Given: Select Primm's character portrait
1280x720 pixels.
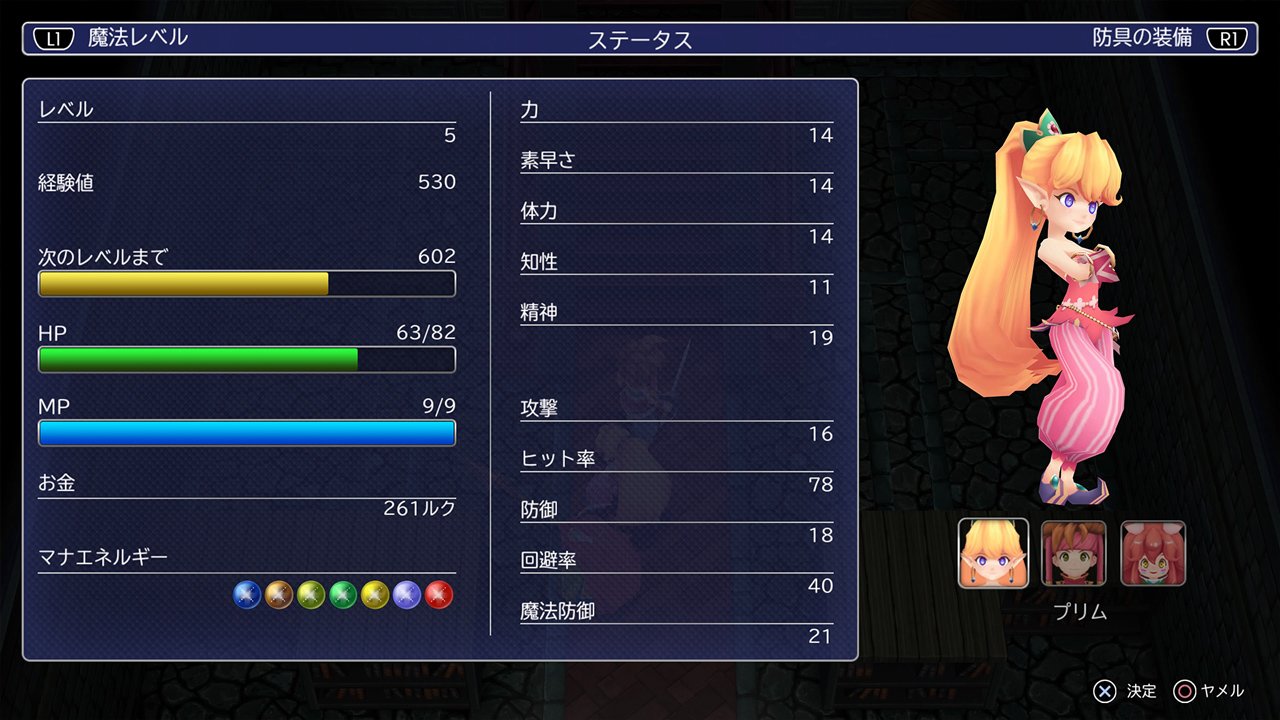Looking at the screenshot, I should click(x=992, y=552).
